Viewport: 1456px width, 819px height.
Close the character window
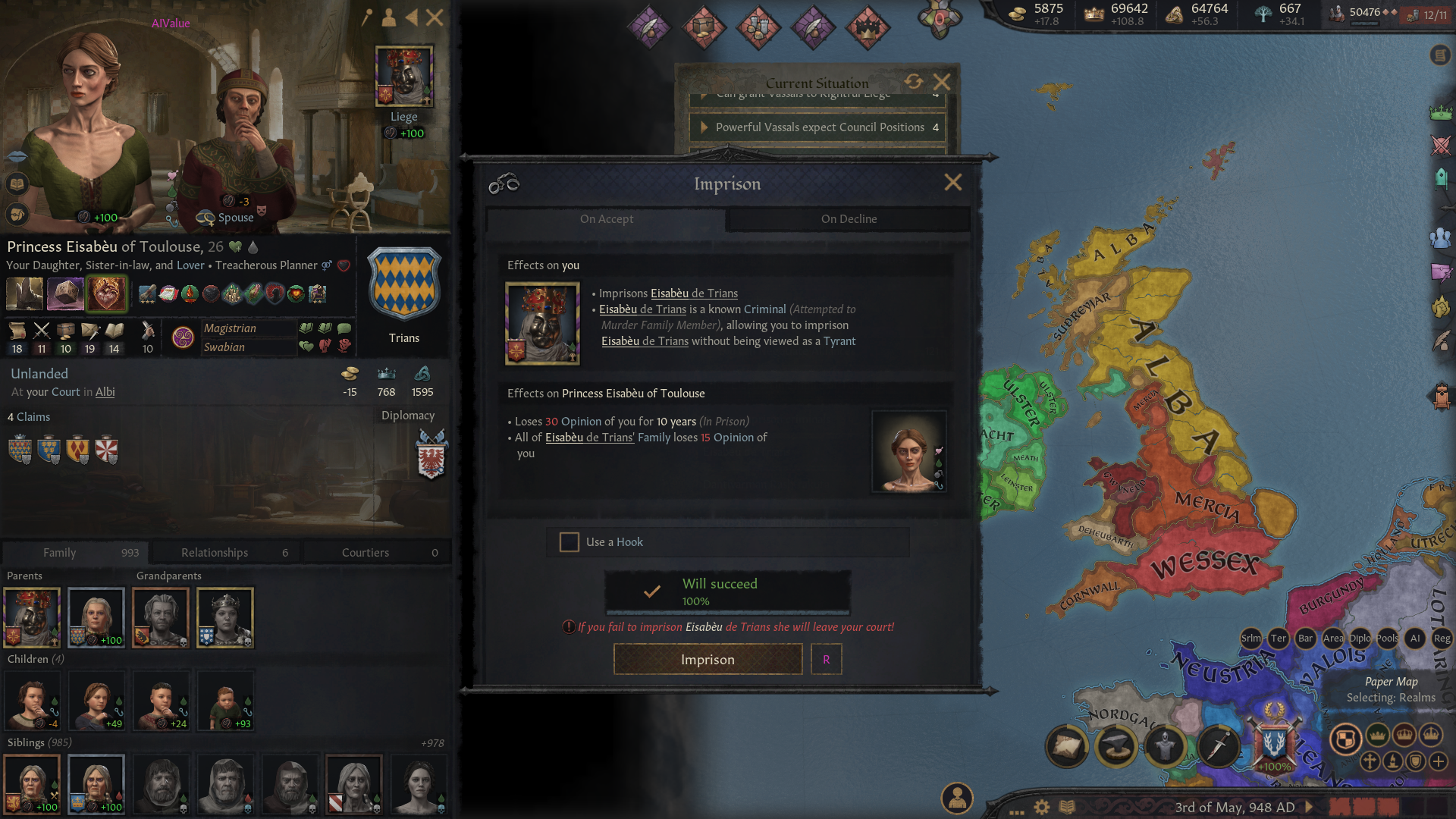[x=435, y=17]
